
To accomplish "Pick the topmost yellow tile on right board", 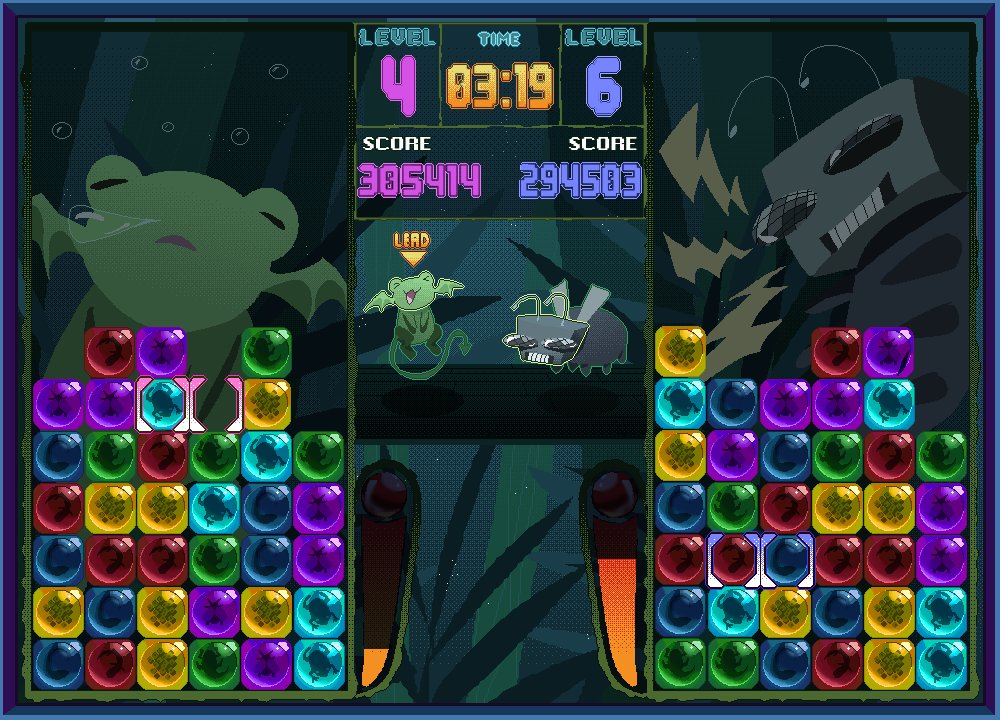I will tap(681, 352).
